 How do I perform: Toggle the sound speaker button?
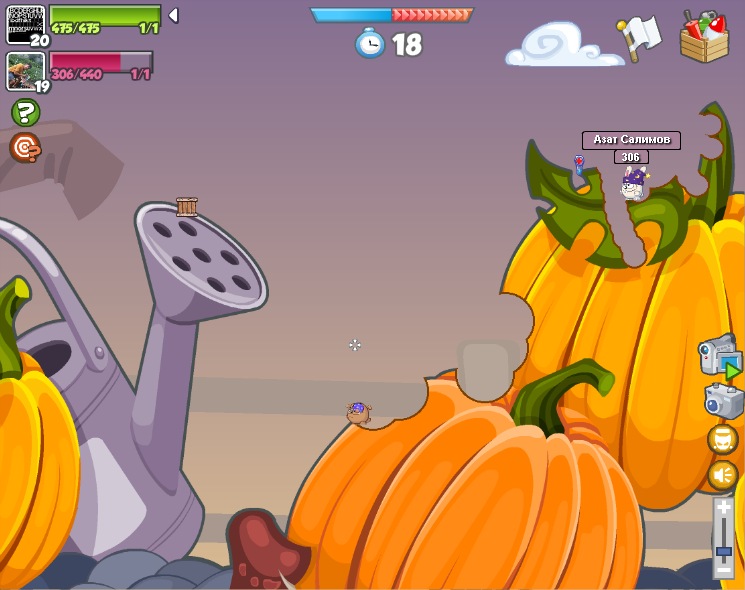pyautogui.click(x=722, y=474)
